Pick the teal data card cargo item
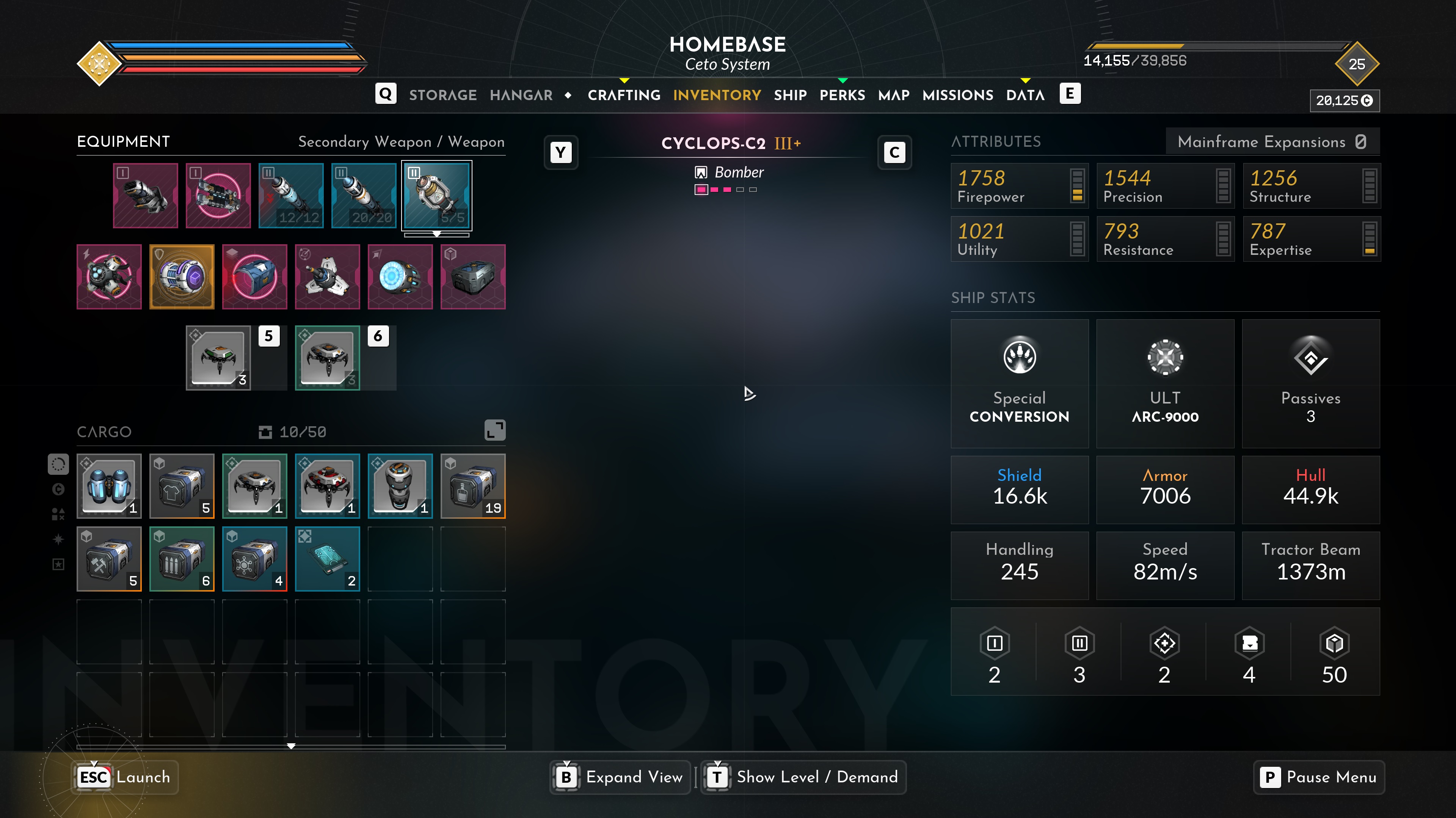 click(x=327, y=559)
